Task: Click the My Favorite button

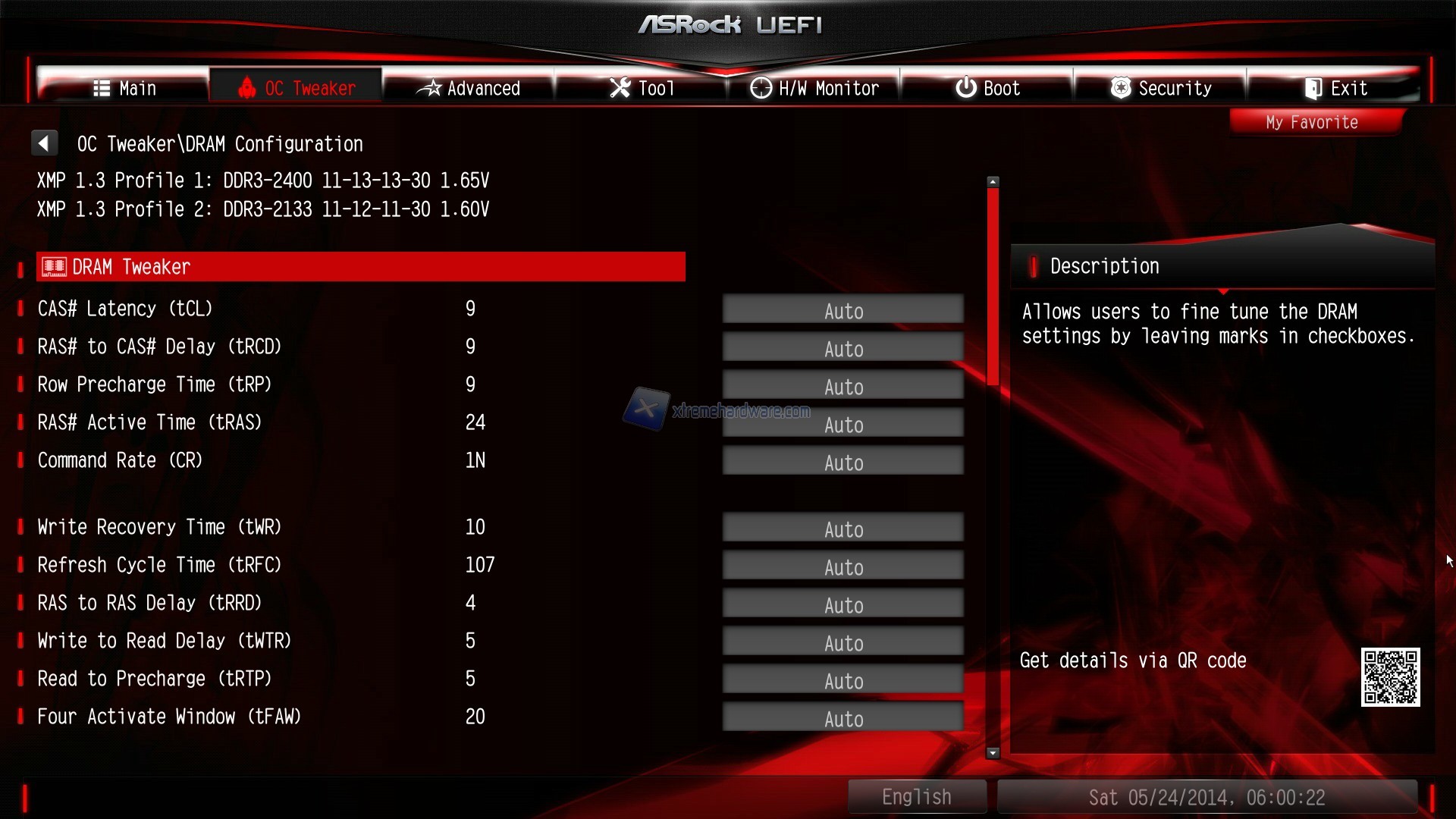Action: pyautogui.click(x=1312, y=122)
